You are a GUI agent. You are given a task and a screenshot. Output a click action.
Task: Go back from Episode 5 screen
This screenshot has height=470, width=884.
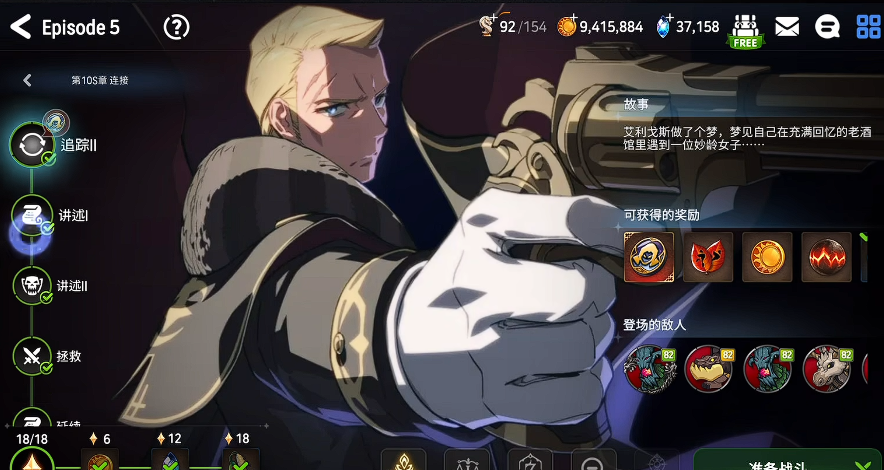pos(20,27)
